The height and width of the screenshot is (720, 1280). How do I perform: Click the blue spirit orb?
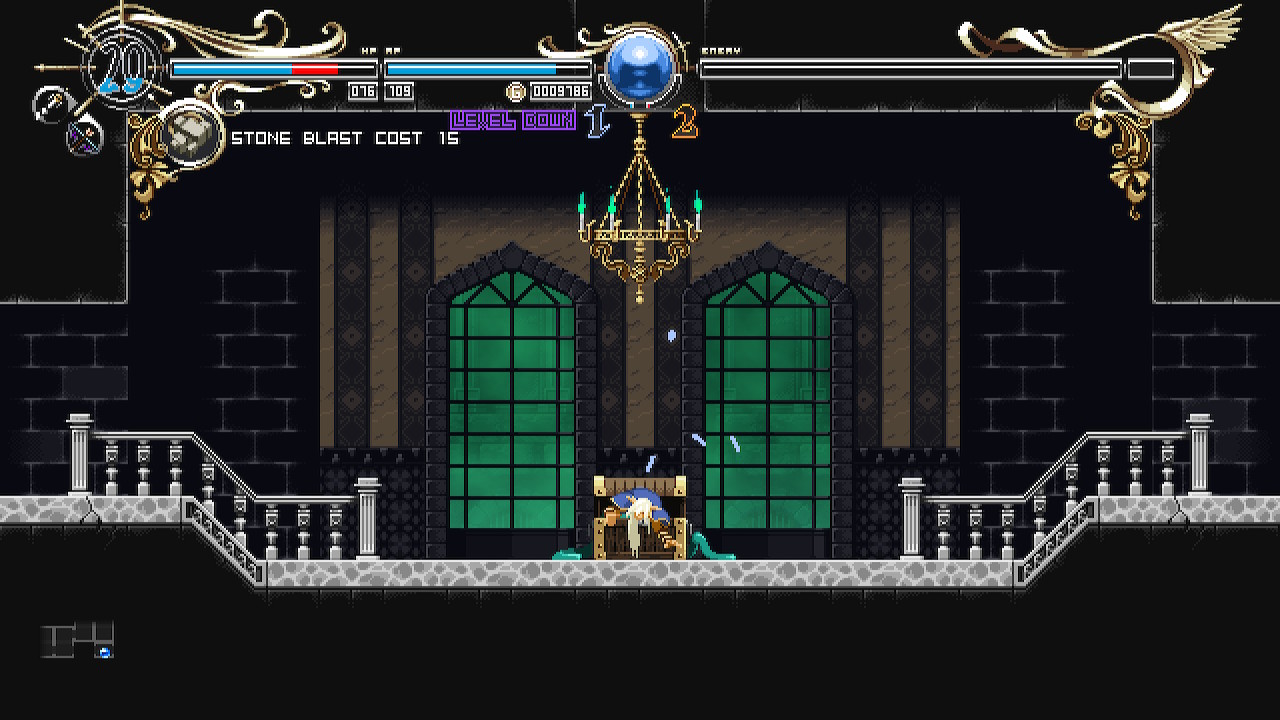click(640, 68)
